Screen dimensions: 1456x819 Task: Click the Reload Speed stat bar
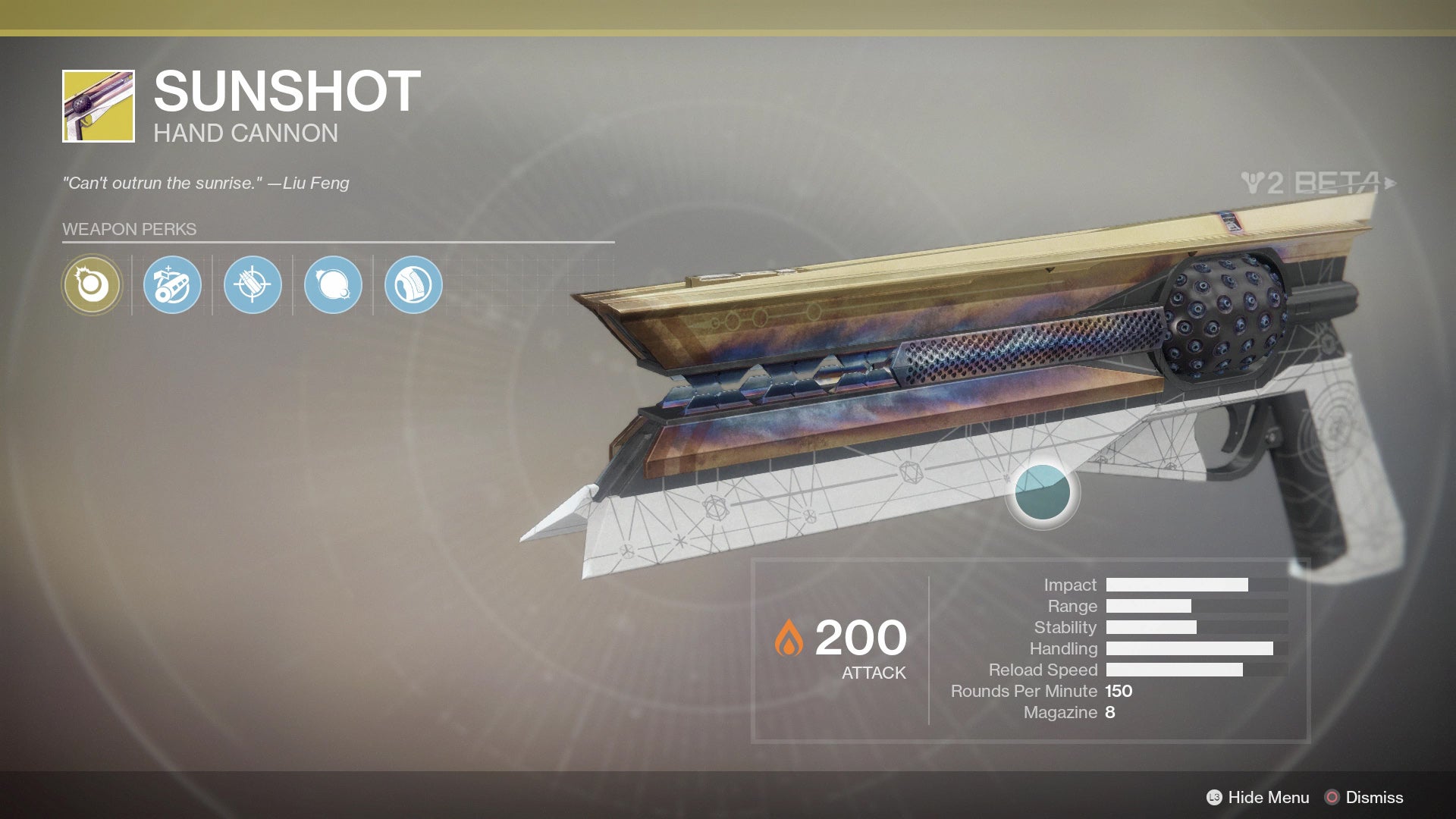click(x=1174, y=670)
